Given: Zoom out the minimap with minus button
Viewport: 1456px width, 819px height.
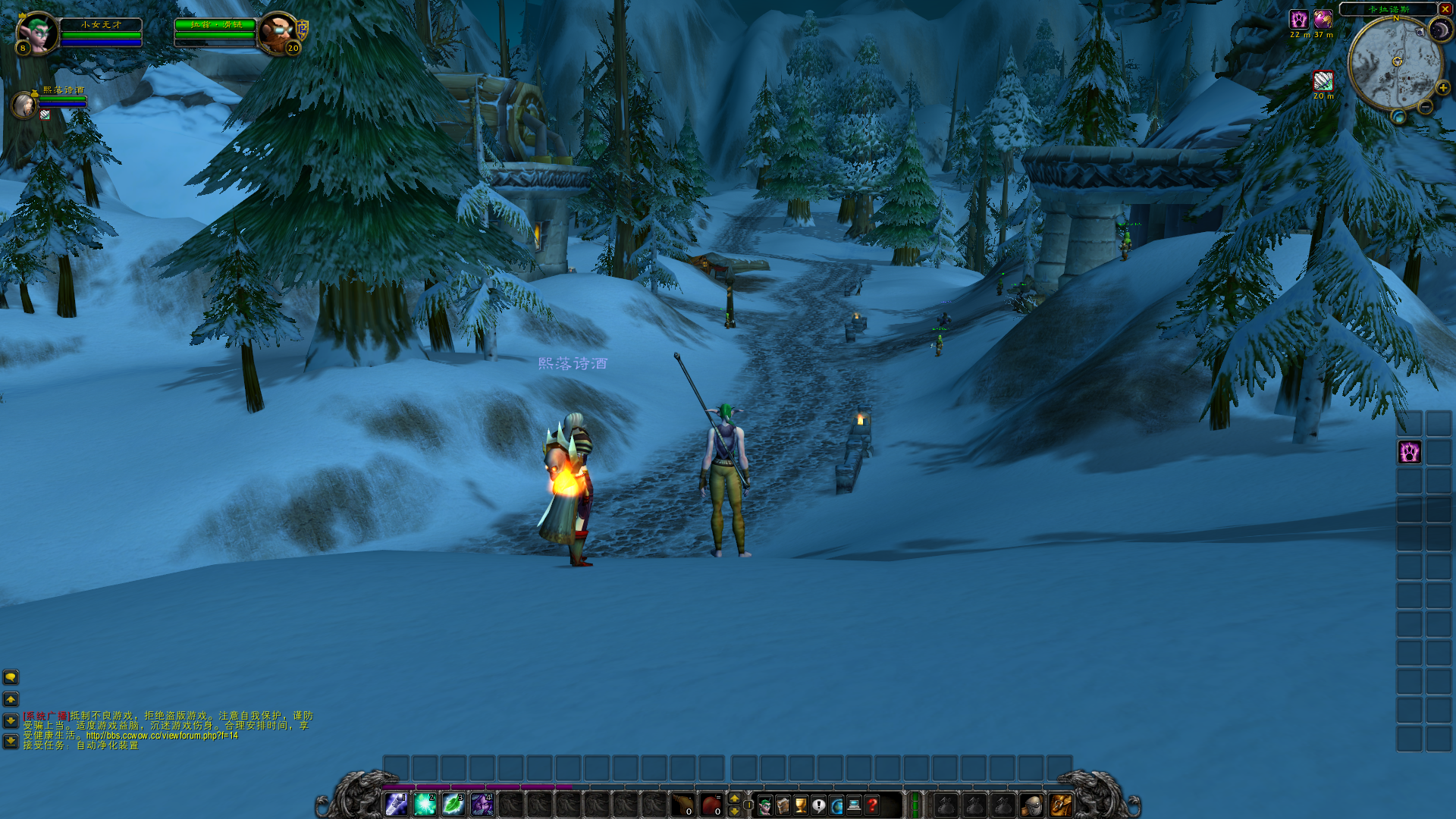Looking at the screenshot, I should pos(1426,108).
